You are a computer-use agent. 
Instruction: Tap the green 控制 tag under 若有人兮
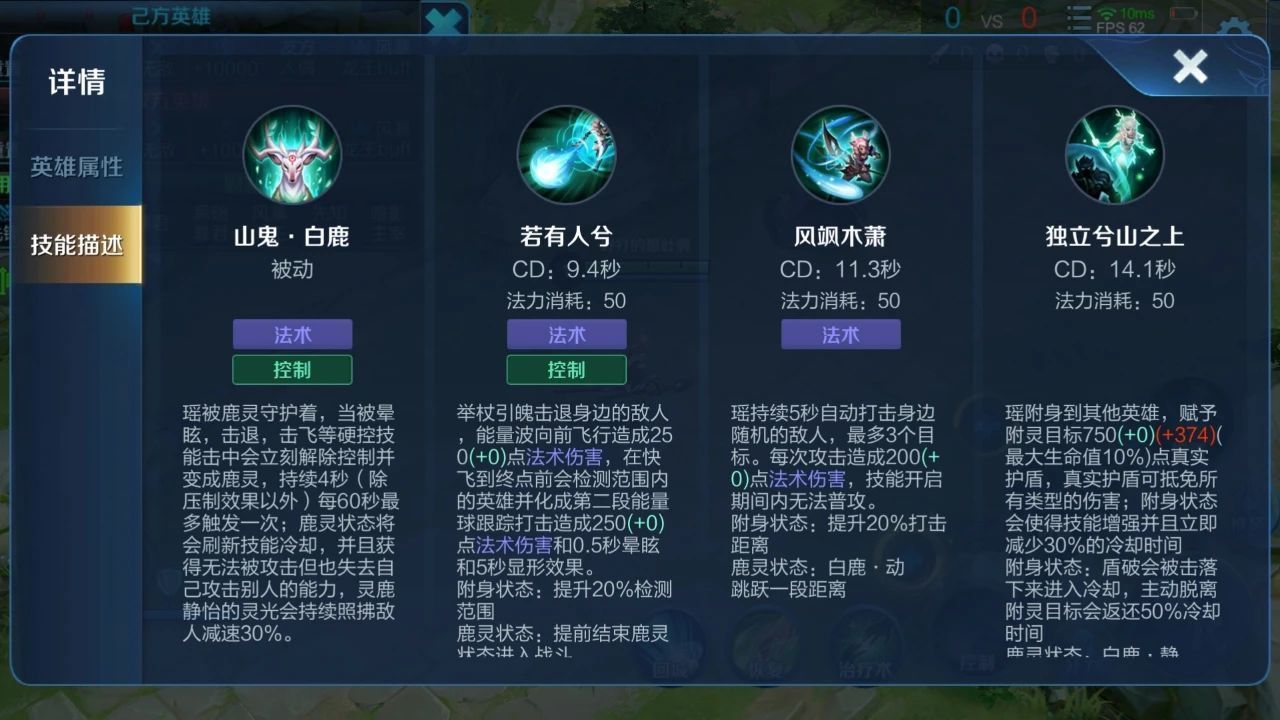pyautogui.click(x=567, y=369)
